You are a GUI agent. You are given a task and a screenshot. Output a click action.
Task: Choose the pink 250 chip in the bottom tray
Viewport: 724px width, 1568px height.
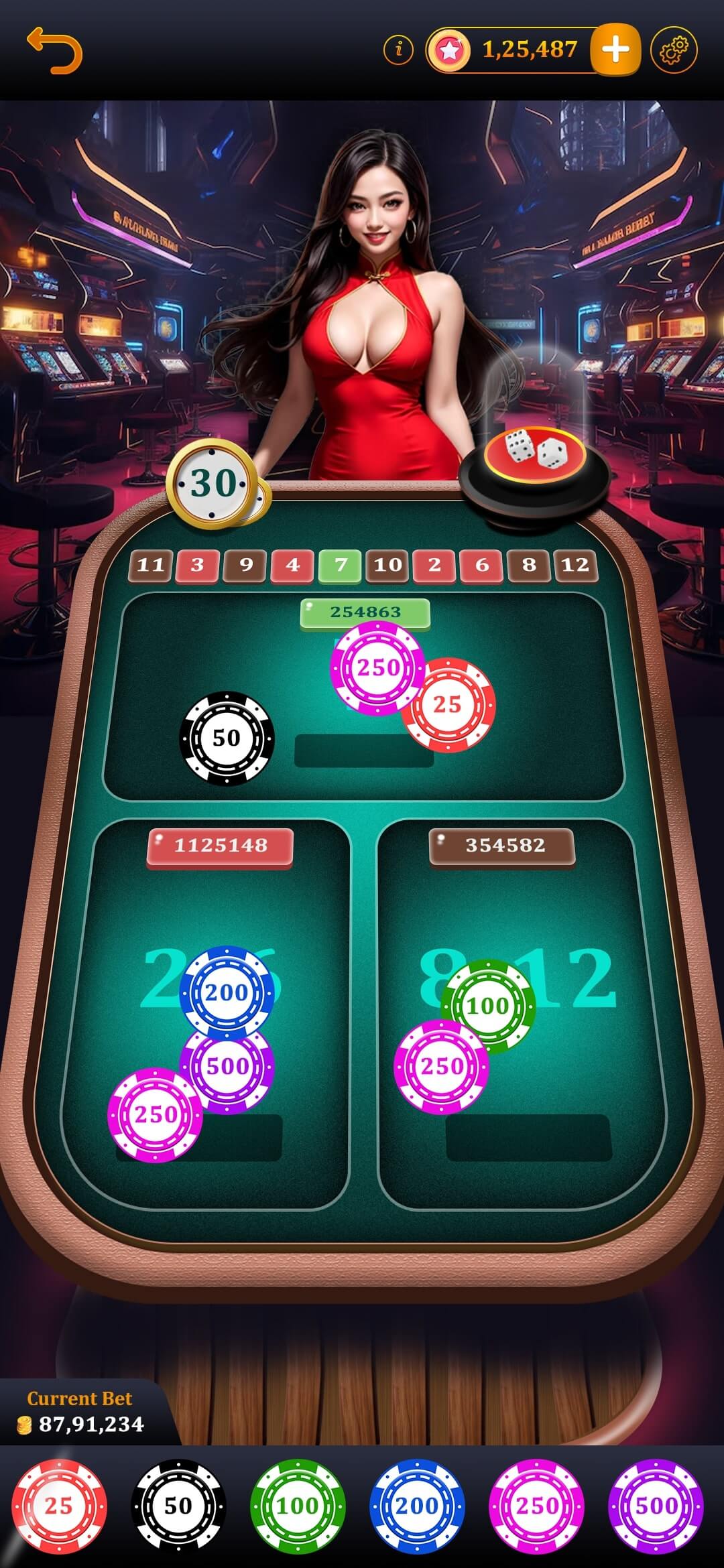click(x=536, y=1506)
